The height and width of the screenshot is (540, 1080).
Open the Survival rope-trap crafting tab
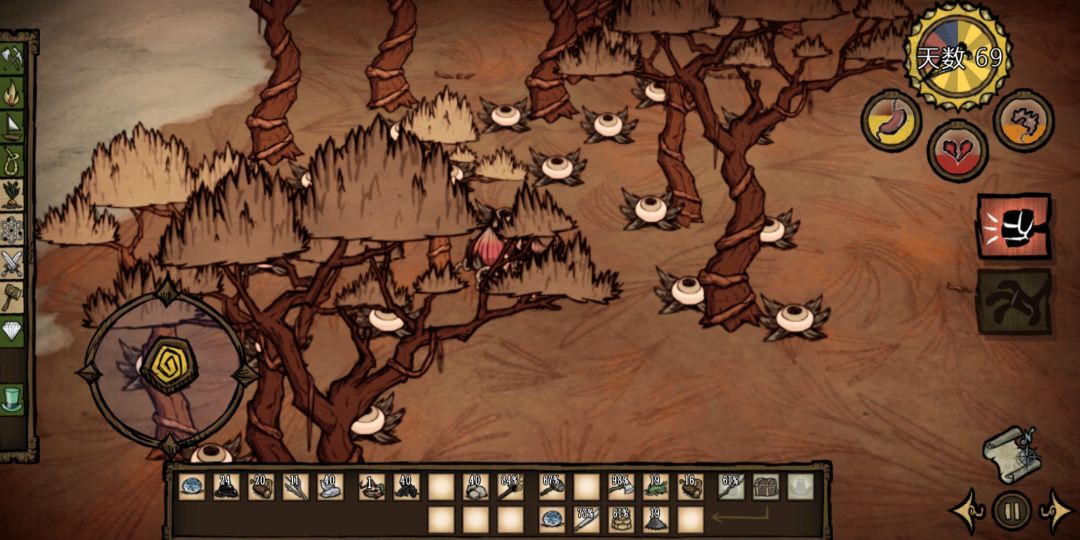[13, 160]
